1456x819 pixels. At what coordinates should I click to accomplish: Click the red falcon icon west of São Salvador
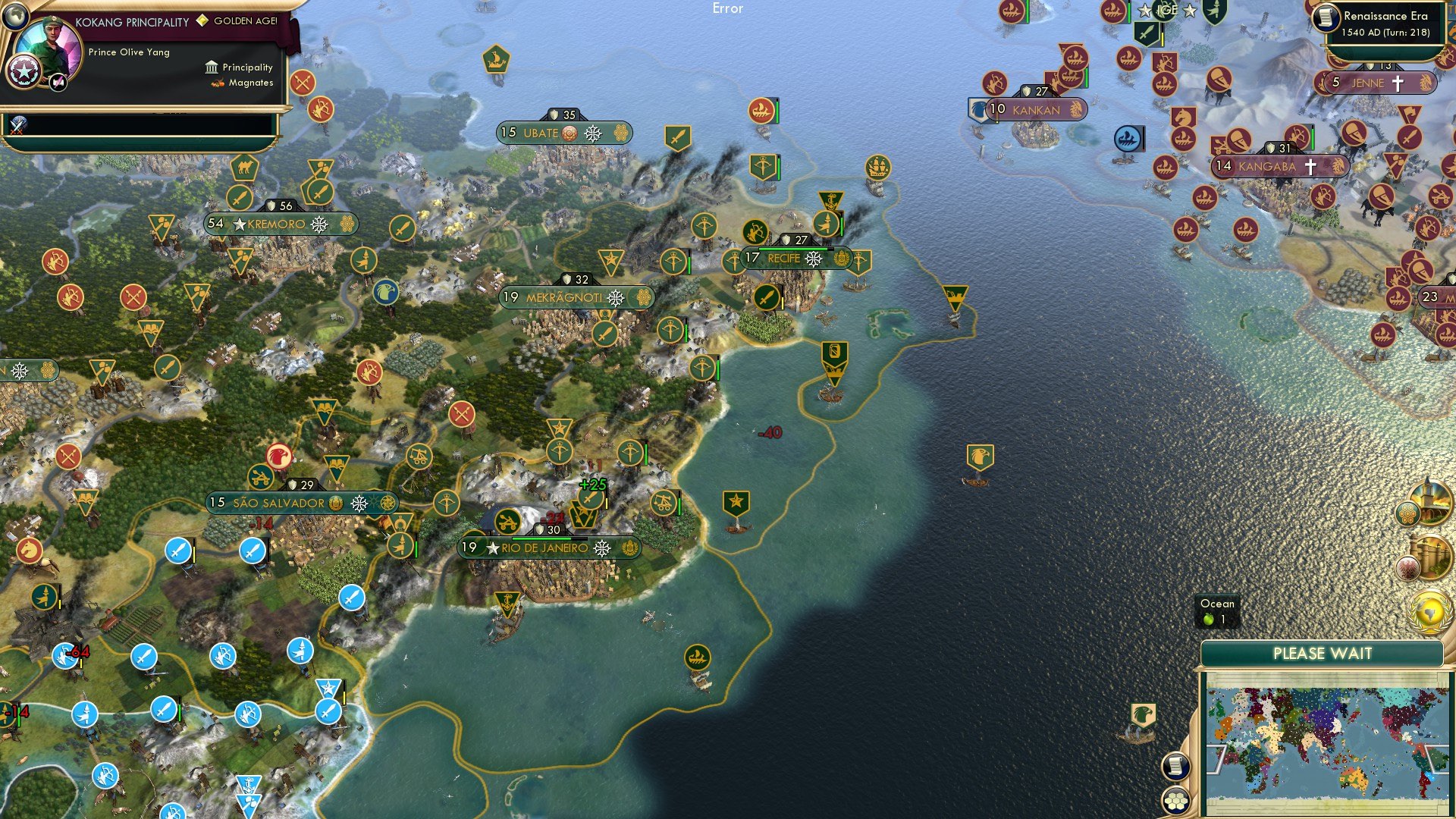(x=279, y=454)
